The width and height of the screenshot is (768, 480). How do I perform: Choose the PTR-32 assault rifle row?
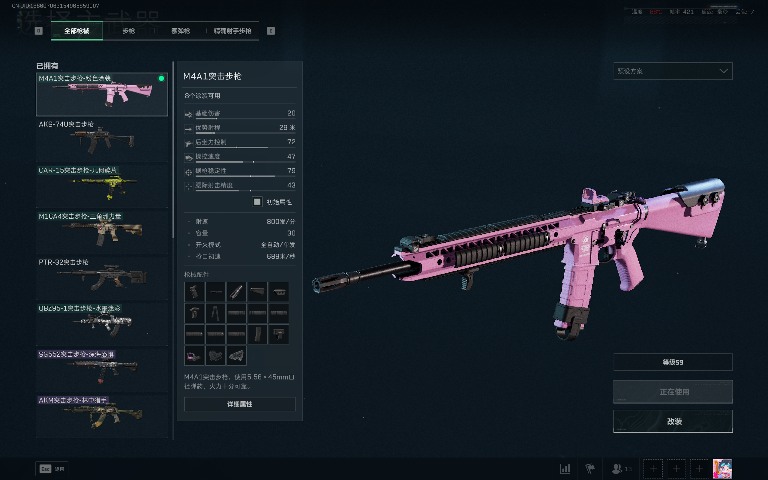coord(102,277)
